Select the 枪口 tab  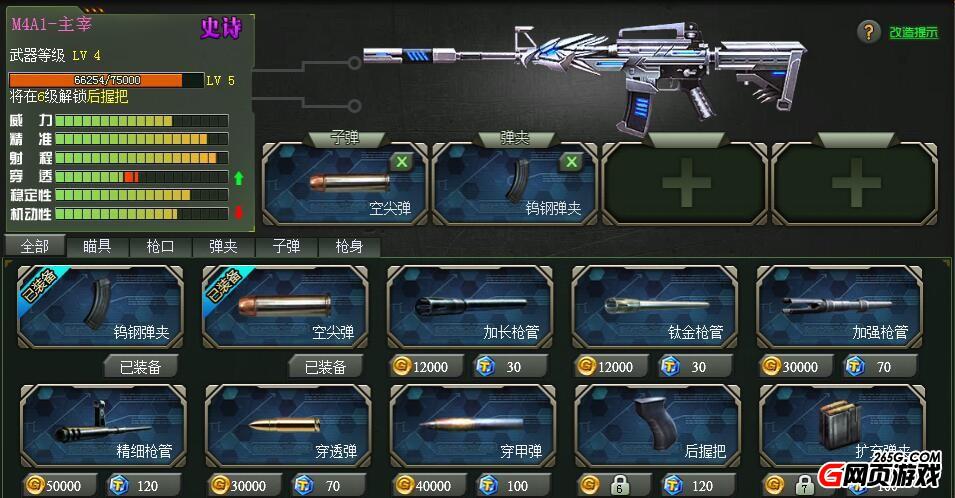click(160, 246)
